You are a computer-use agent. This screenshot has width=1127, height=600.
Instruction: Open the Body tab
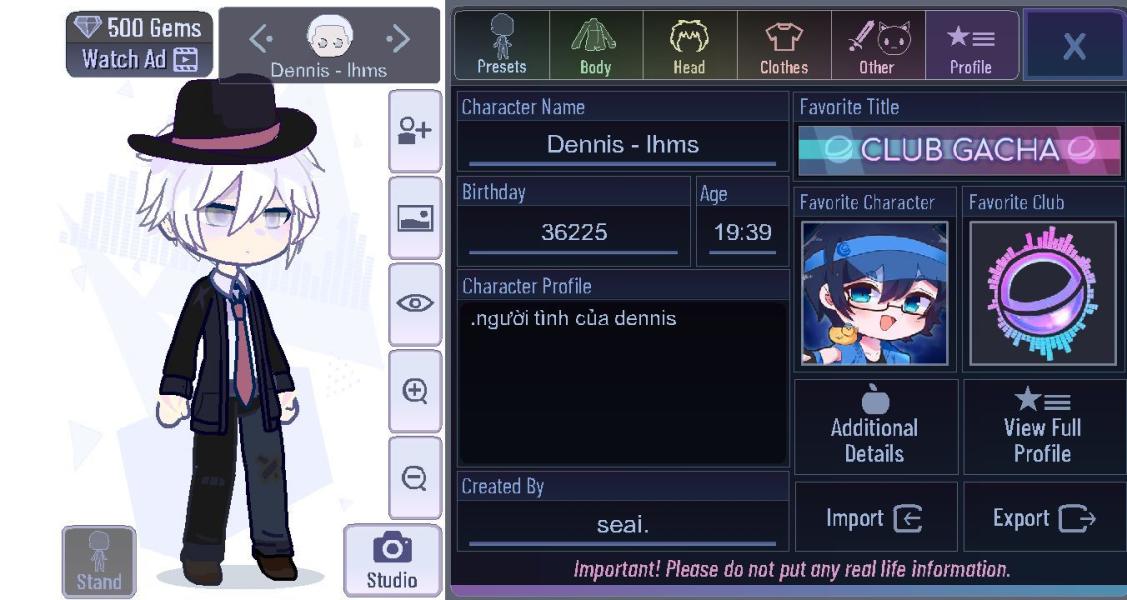595,45
